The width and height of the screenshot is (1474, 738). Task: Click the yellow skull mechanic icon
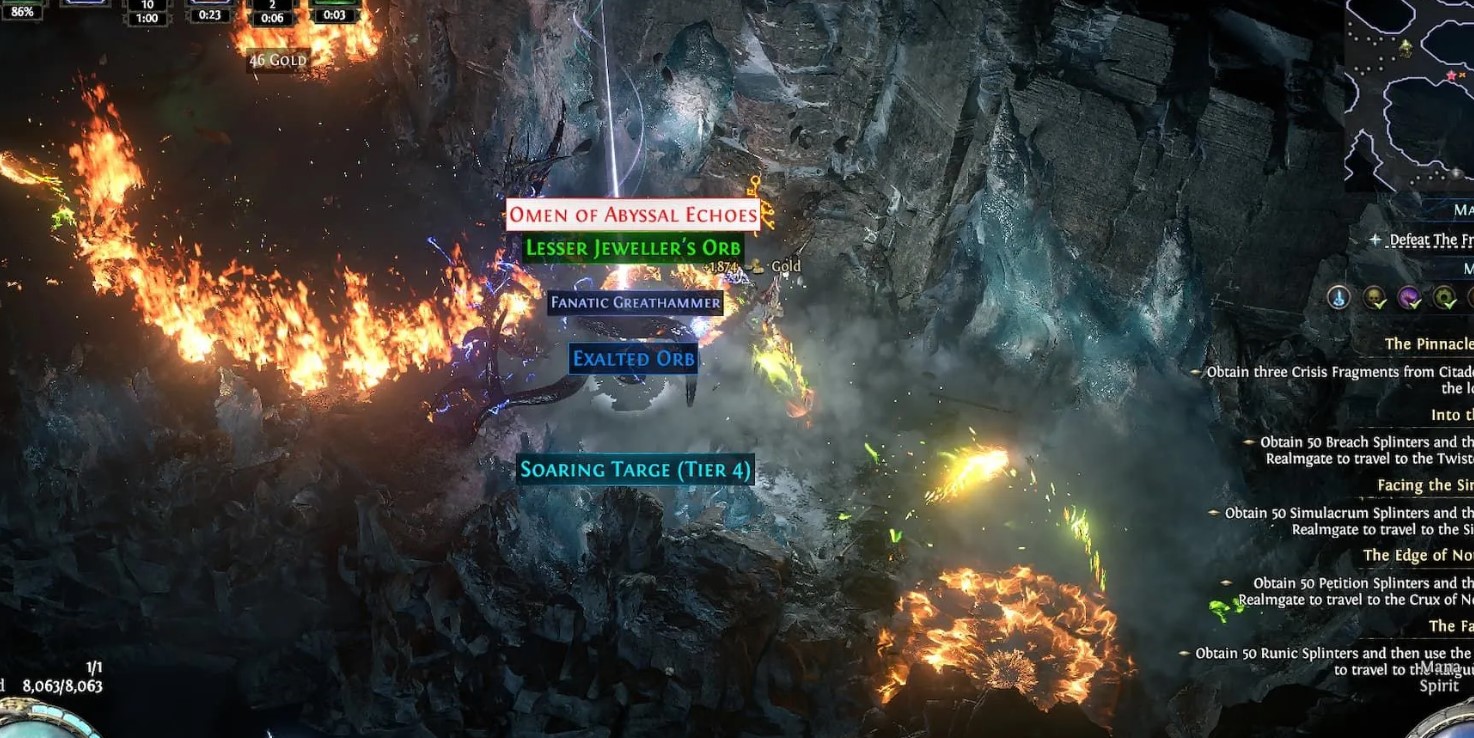click(x=1374, y=297)
